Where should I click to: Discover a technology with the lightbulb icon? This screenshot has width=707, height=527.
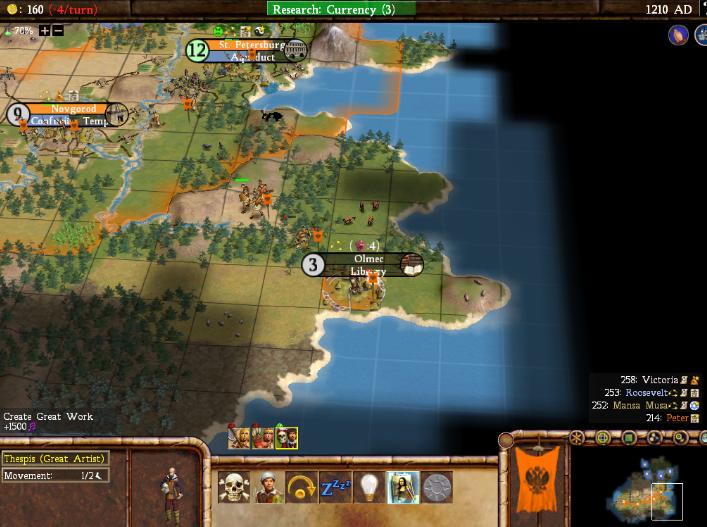(x=368, y=487)
